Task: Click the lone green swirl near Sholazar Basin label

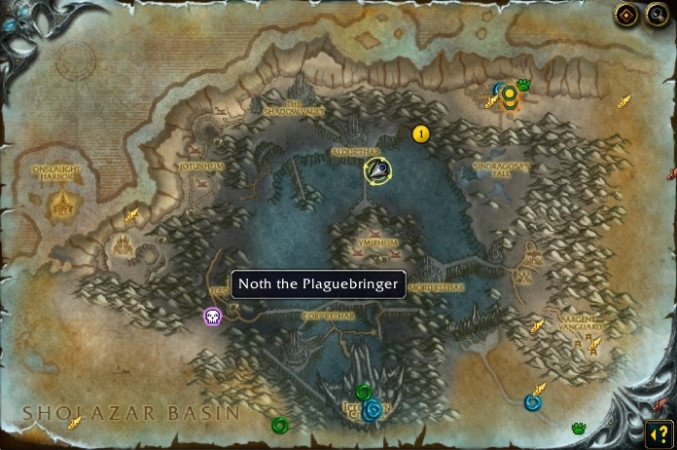Action: 279,425
